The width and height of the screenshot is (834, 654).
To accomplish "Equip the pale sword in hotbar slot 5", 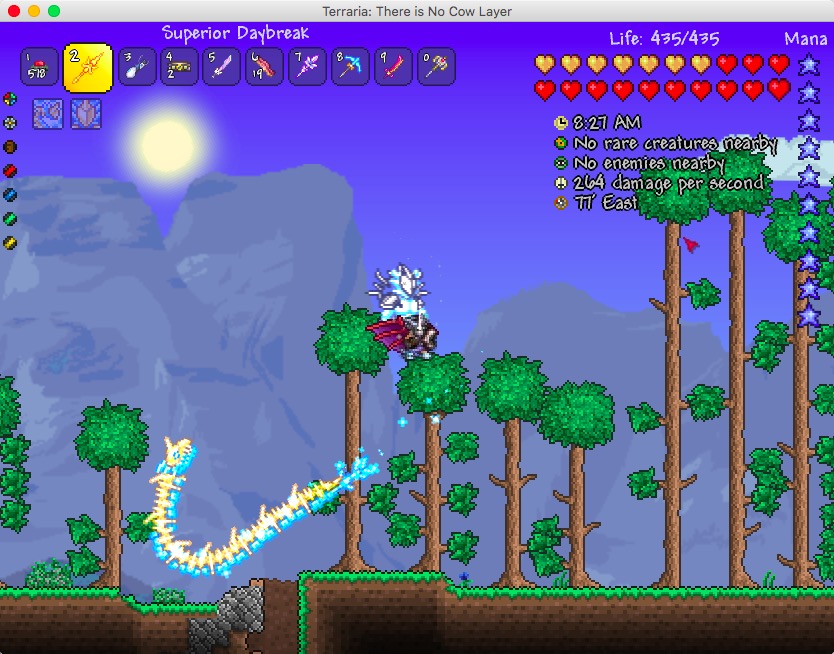I will click(x=222, y=68).
